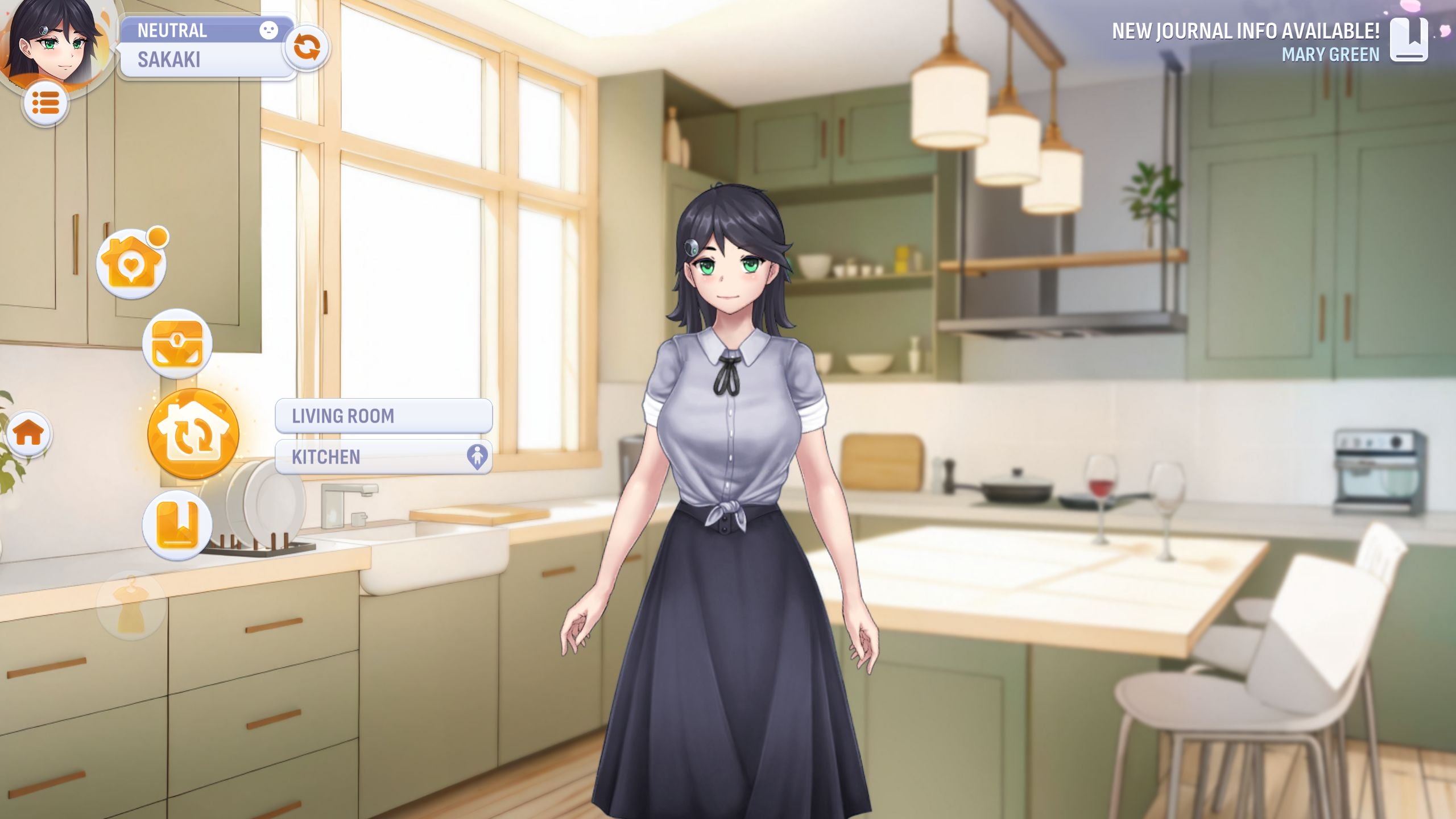Image resolution: width=1456 pixels, height=819 pixels.
Task: Select the Living Room location
Action: click(x=383, y=416)
